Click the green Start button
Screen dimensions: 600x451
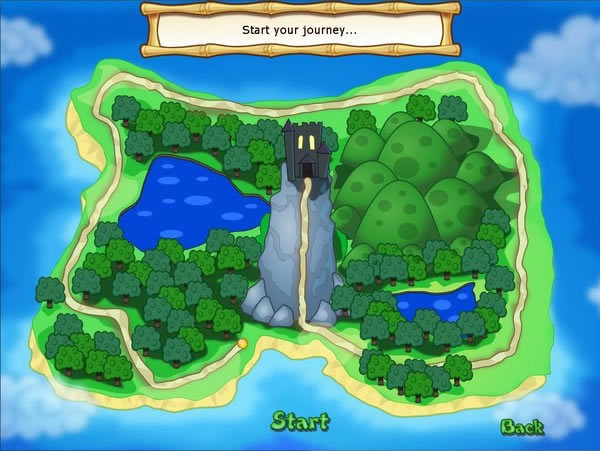coord(300,420)
